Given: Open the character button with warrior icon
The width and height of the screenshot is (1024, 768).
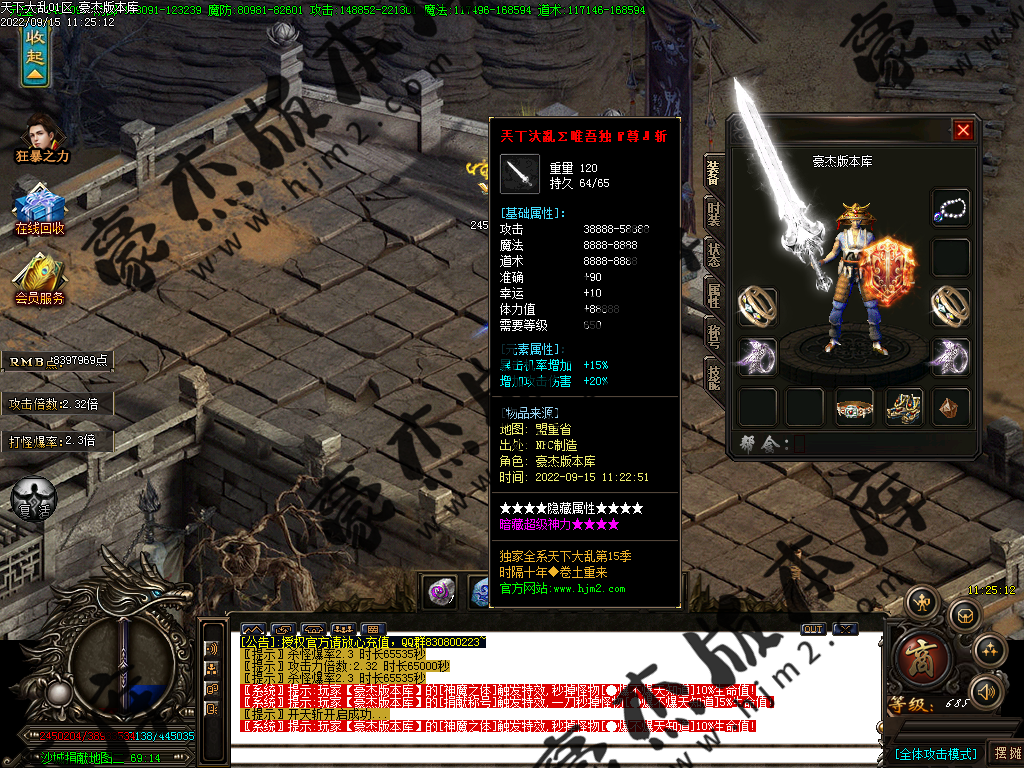Looking at the screenshot, I should point(922,602).
